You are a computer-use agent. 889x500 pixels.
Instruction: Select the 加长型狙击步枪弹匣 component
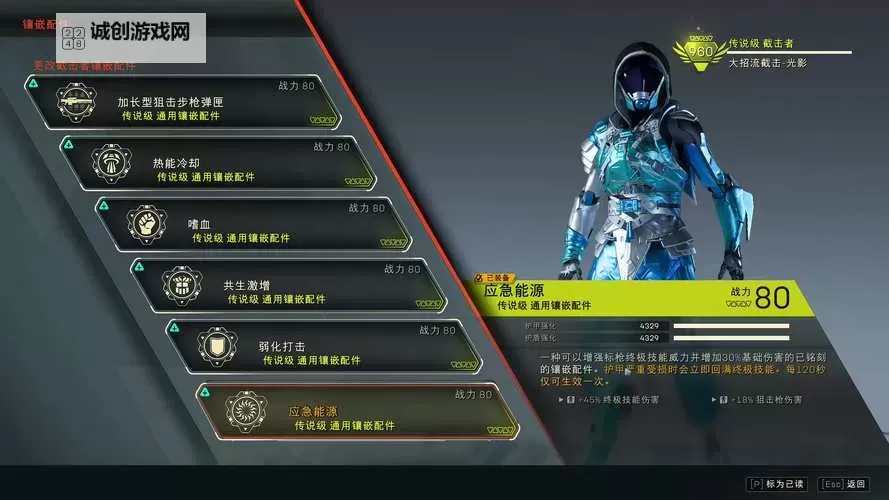(x=190, y=102)
